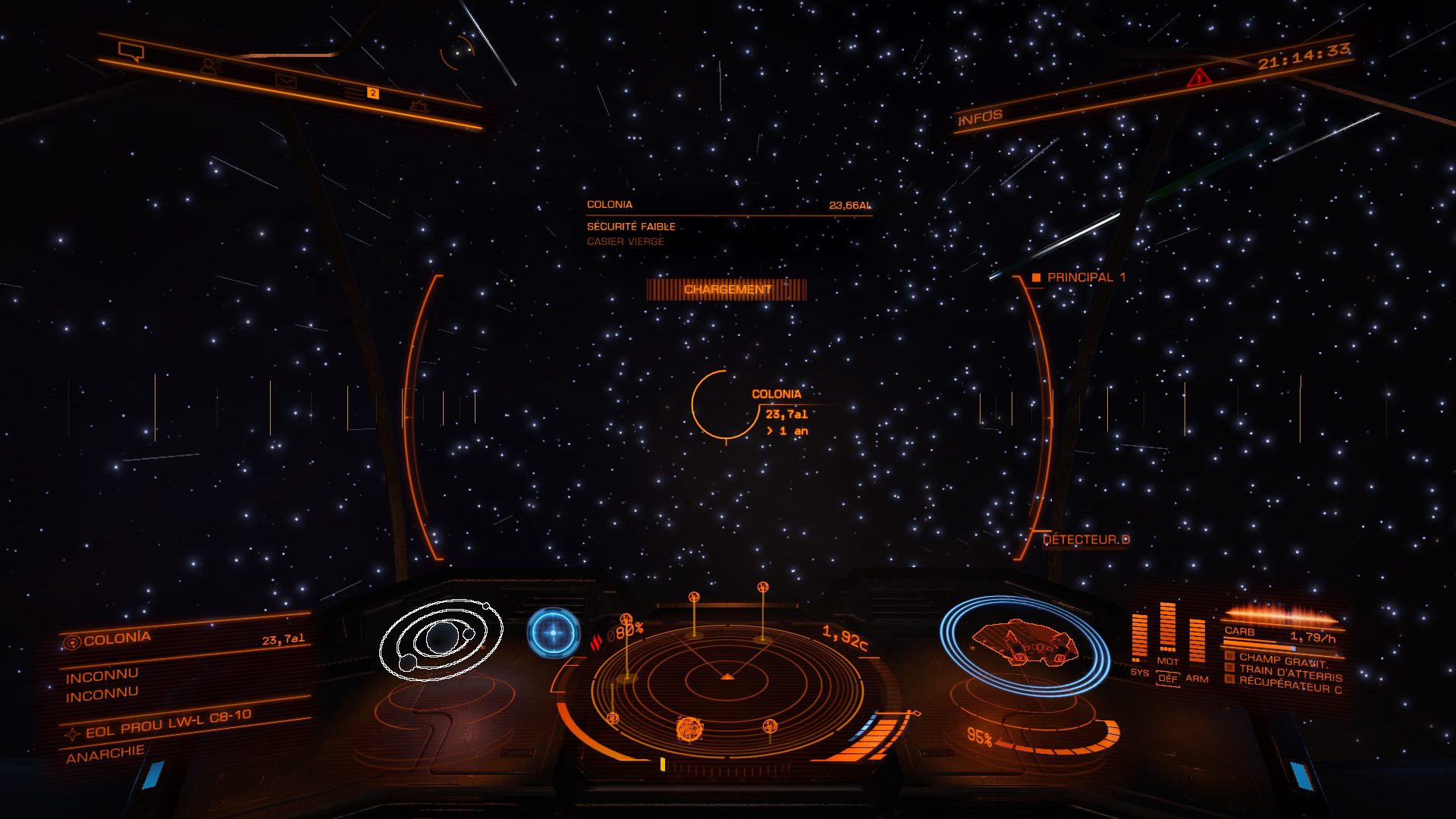
Task: Select the DÉTECTEUR D label
Action: pos(1085,540)
